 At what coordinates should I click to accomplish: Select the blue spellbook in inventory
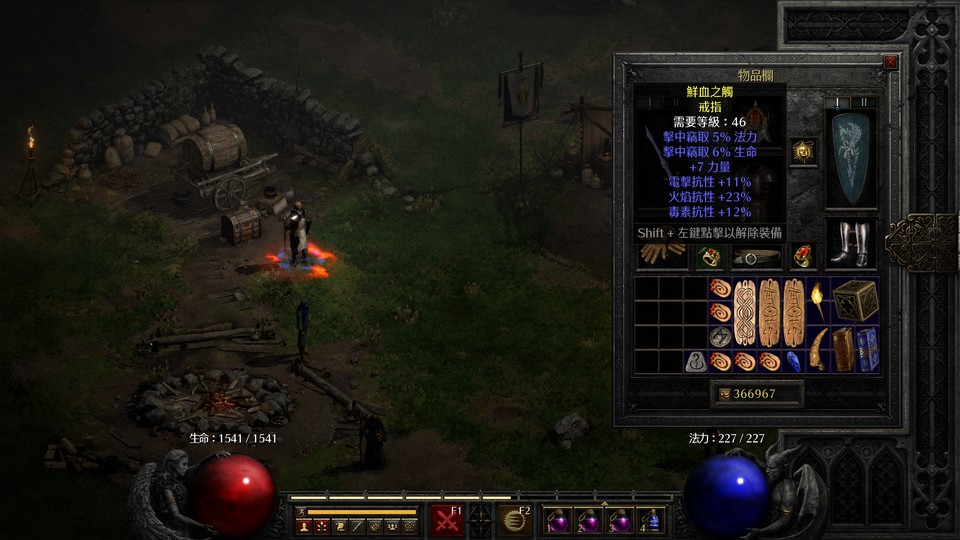868,349
